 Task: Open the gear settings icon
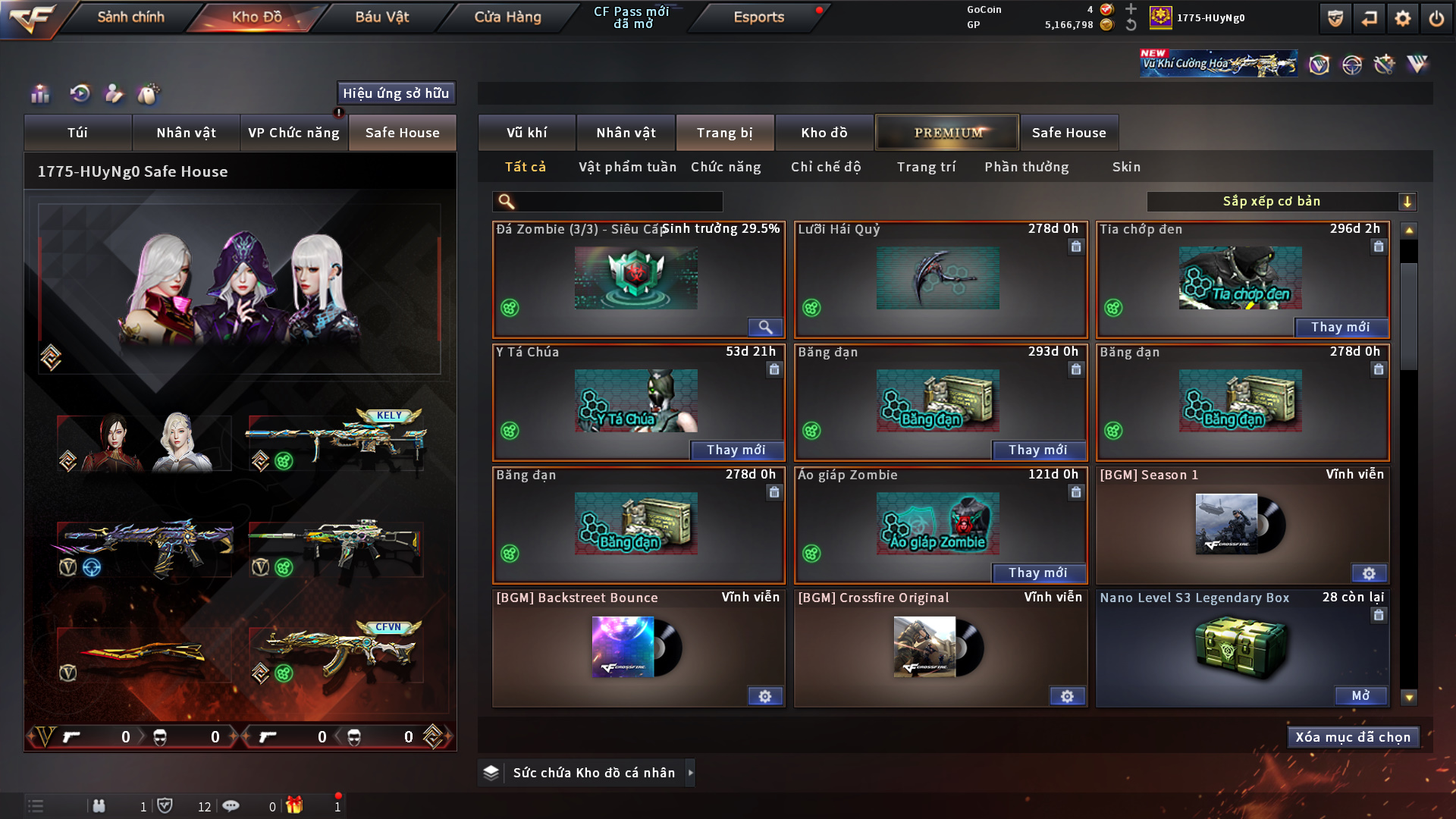pos(1402,18)
